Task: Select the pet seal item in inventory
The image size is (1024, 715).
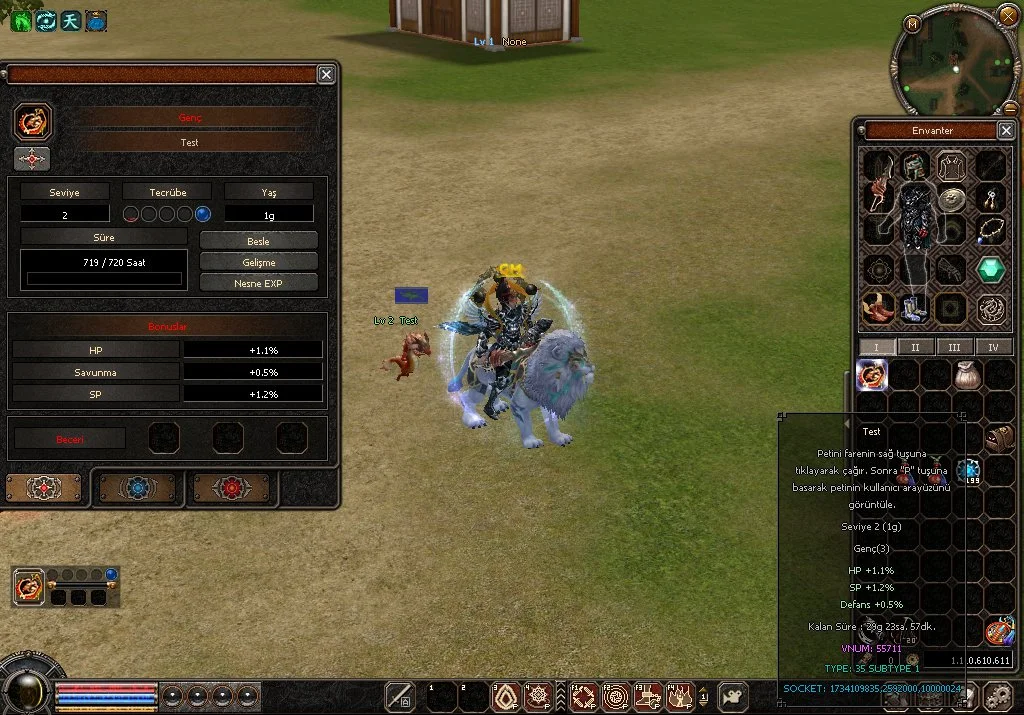Action: [873, 375]
